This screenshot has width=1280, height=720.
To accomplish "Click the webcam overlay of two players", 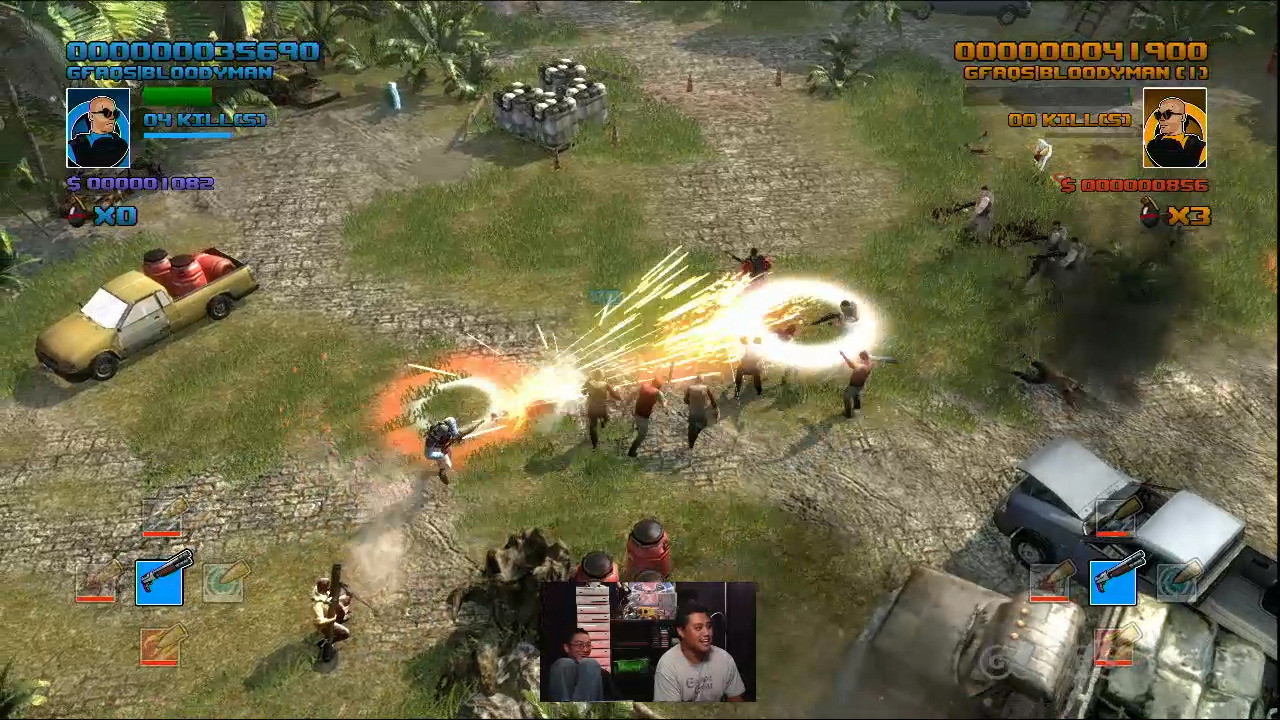I will pos(648,642).
